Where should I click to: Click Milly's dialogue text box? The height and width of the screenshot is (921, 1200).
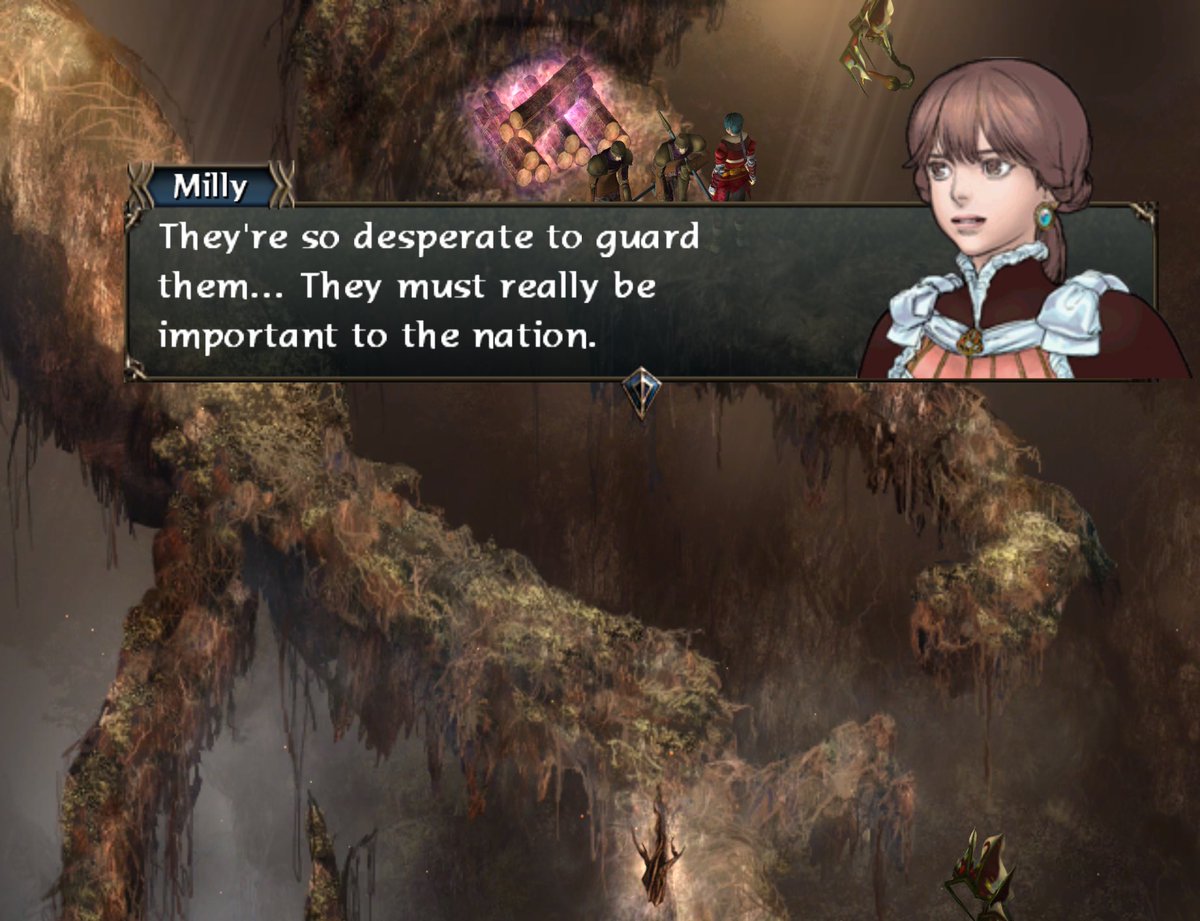tap(500, 289)
